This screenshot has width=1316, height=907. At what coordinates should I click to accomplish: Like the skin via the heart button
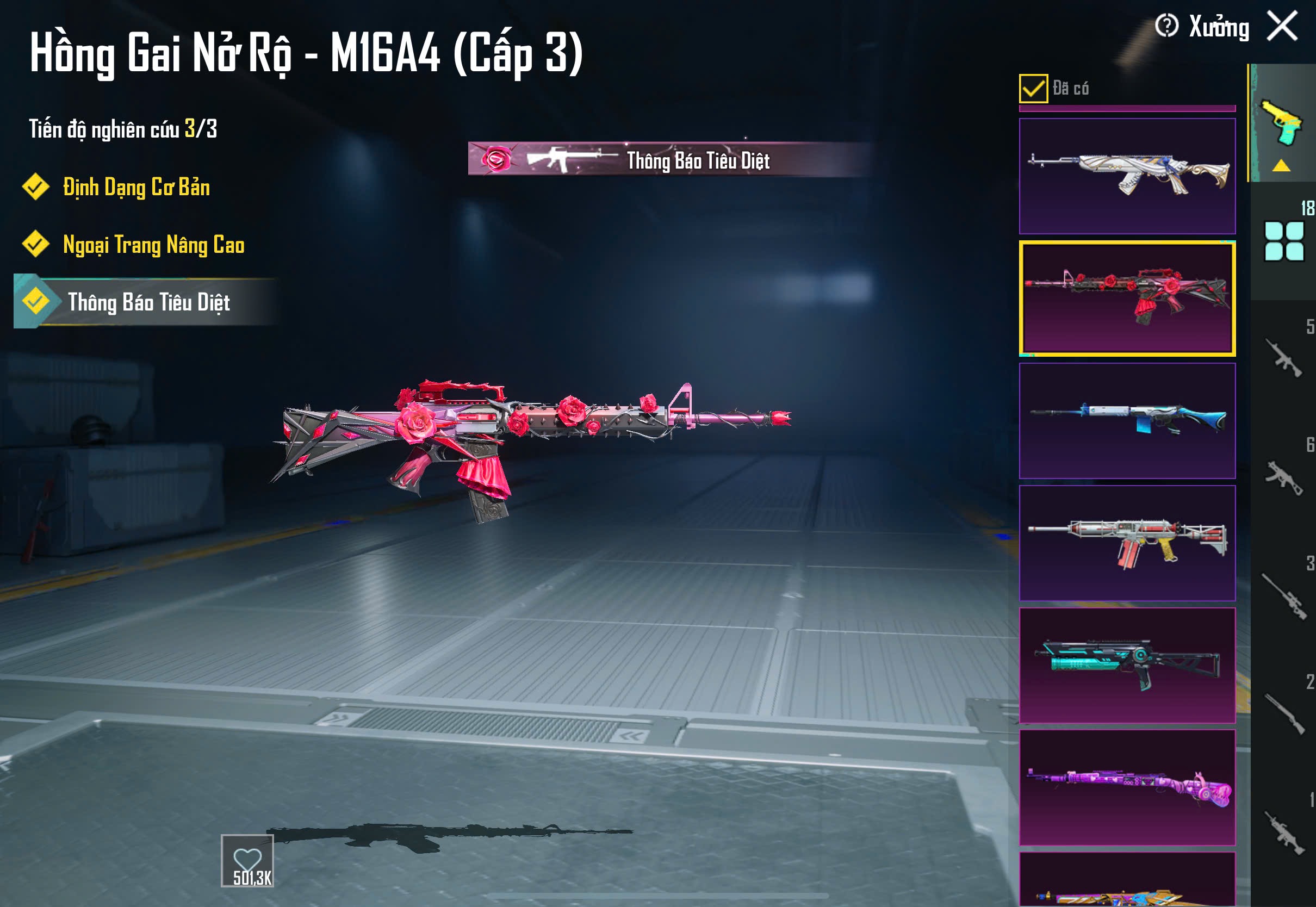[247, 860]
